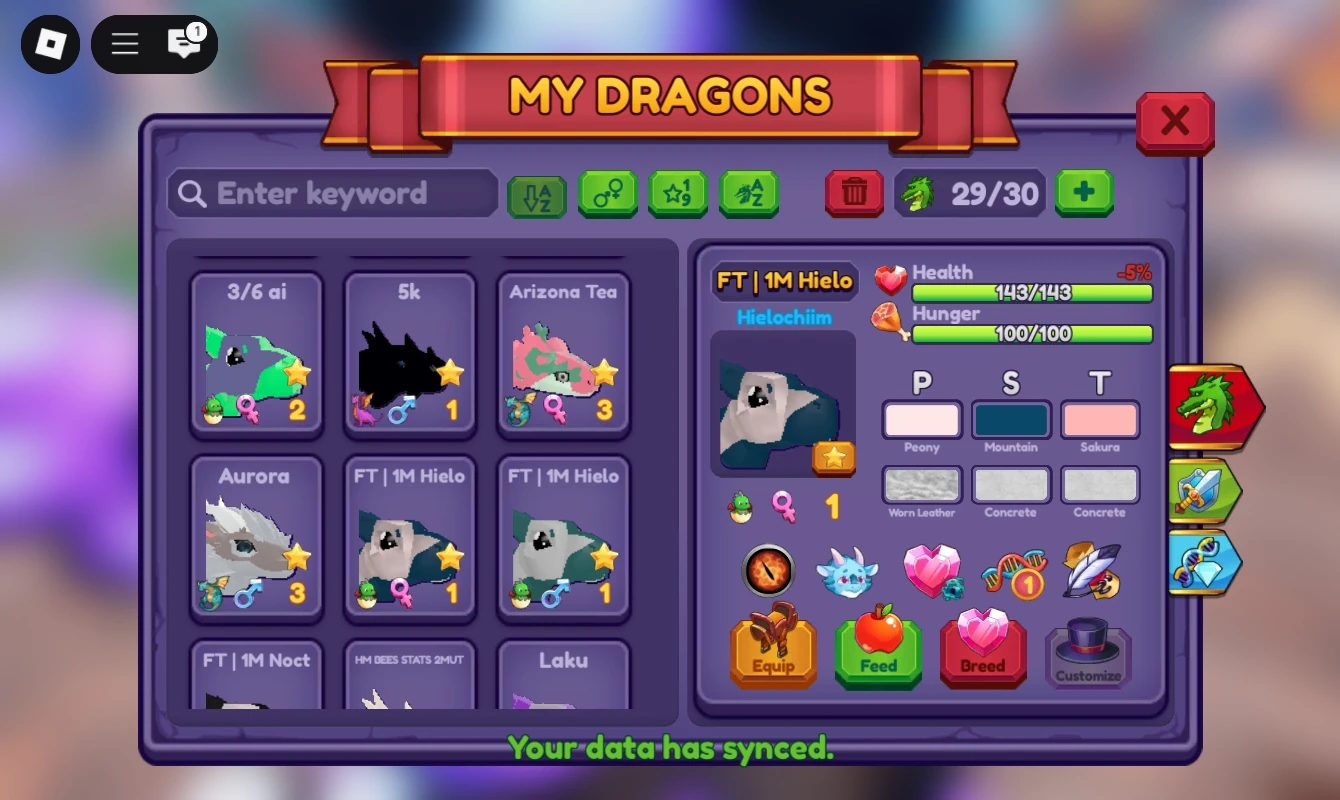Click the fiery eye status icon

[768, 571]
